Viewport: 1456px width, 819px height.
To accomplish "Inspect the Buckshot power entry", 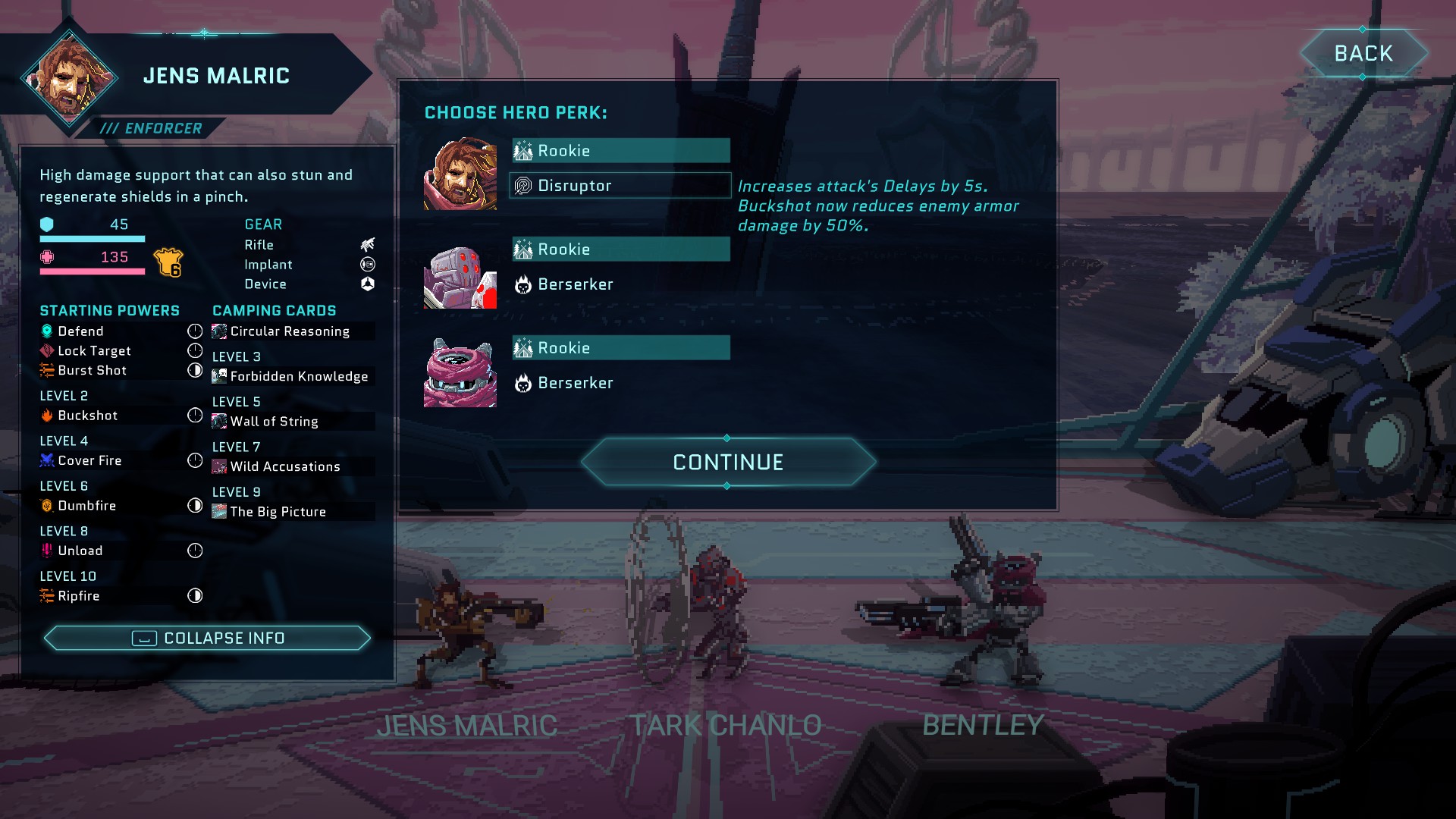I will [88, 416].
